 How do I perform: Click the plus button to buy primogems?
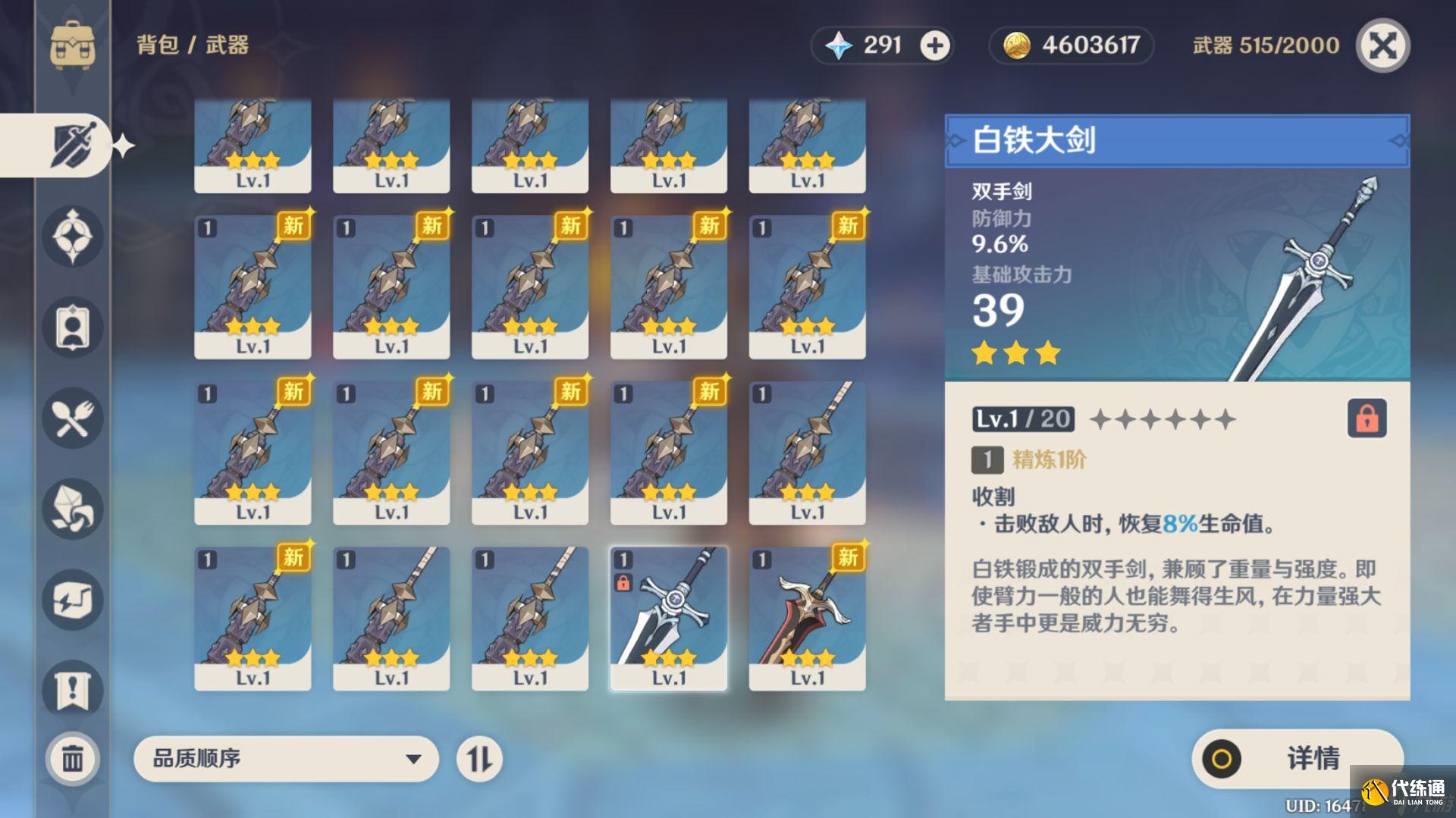934,45
